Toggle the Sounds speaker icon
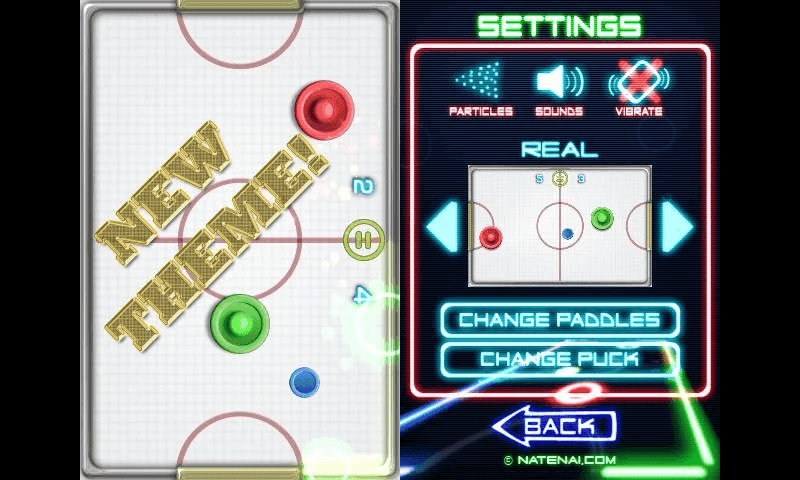800x480 pixels. 559,84
